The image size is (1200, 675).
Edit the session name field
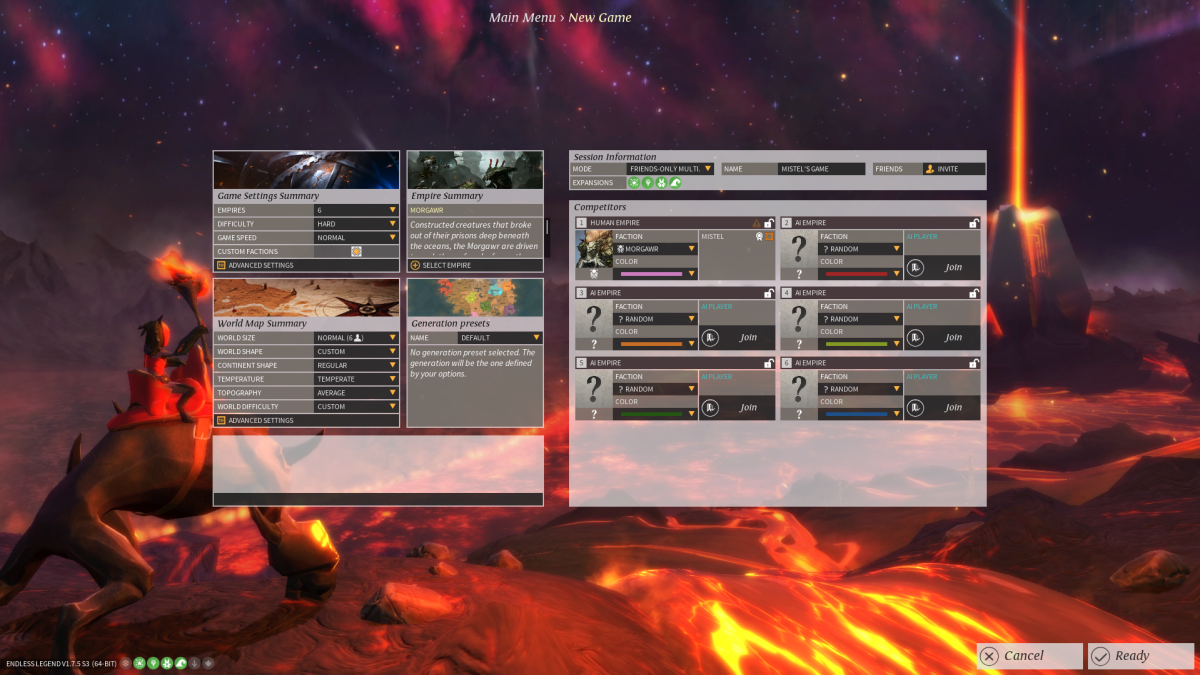coord(821,169)
